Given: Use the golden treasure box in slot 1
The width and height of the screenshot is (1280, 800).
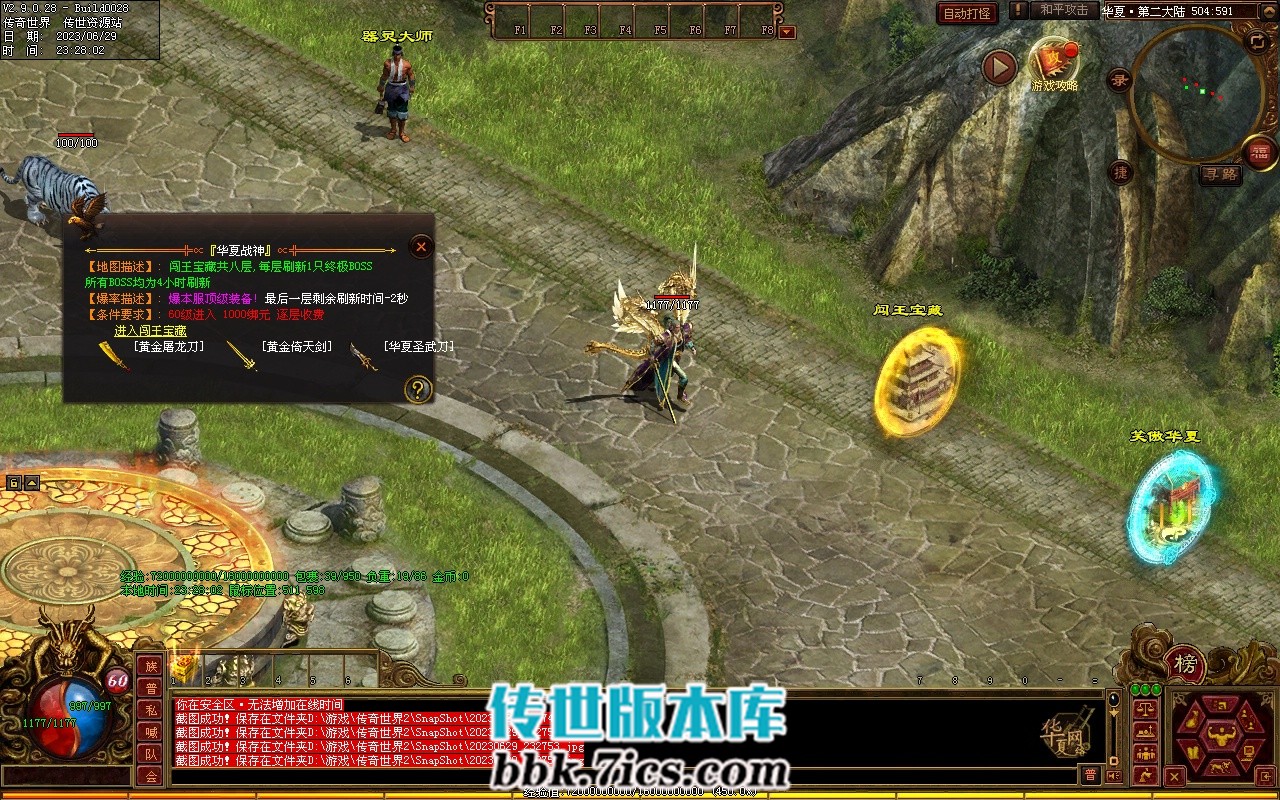Looking at the screenshot, I should coord(184,667).
